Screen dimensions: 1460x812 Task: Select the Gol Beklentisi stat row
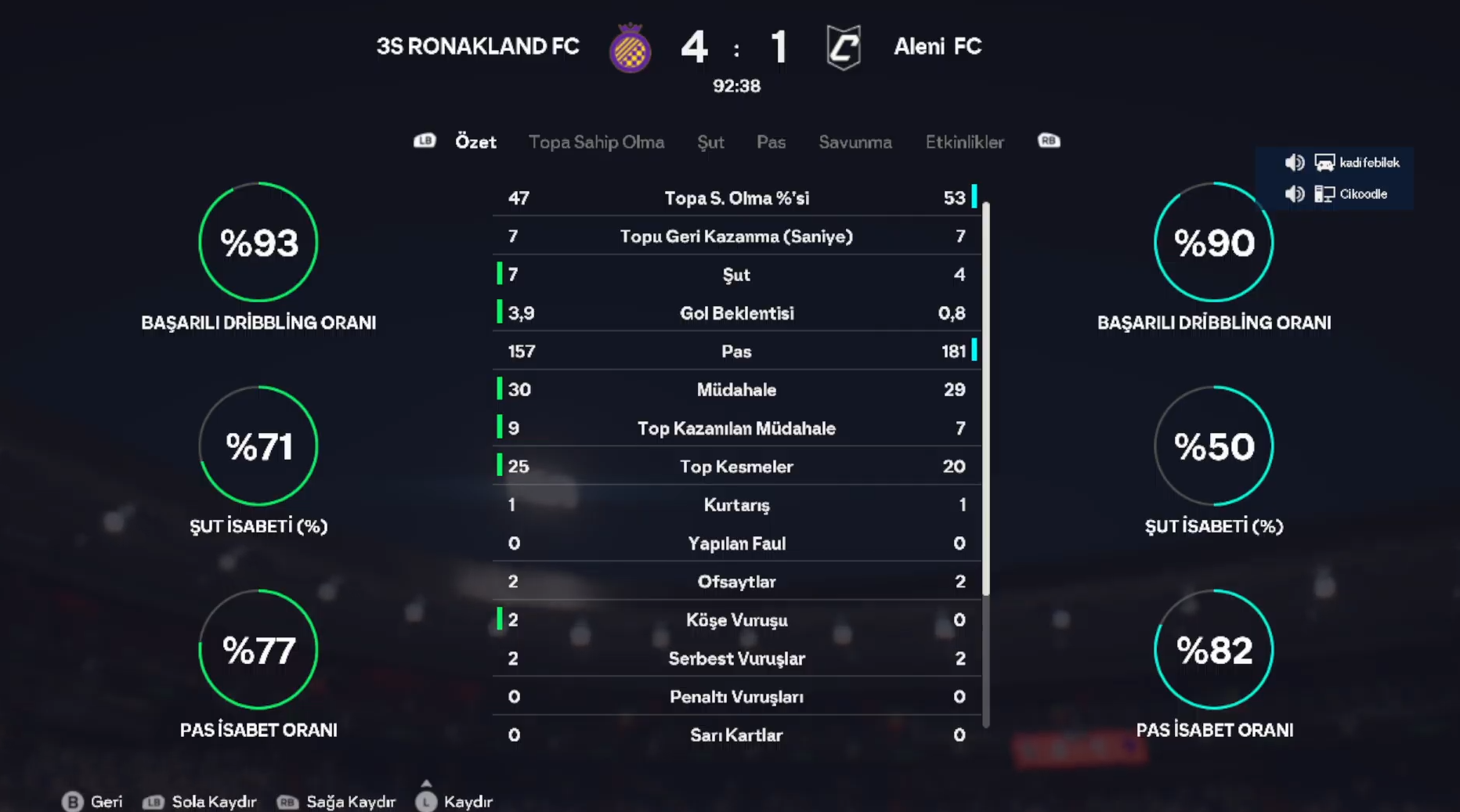coord(736,313)
